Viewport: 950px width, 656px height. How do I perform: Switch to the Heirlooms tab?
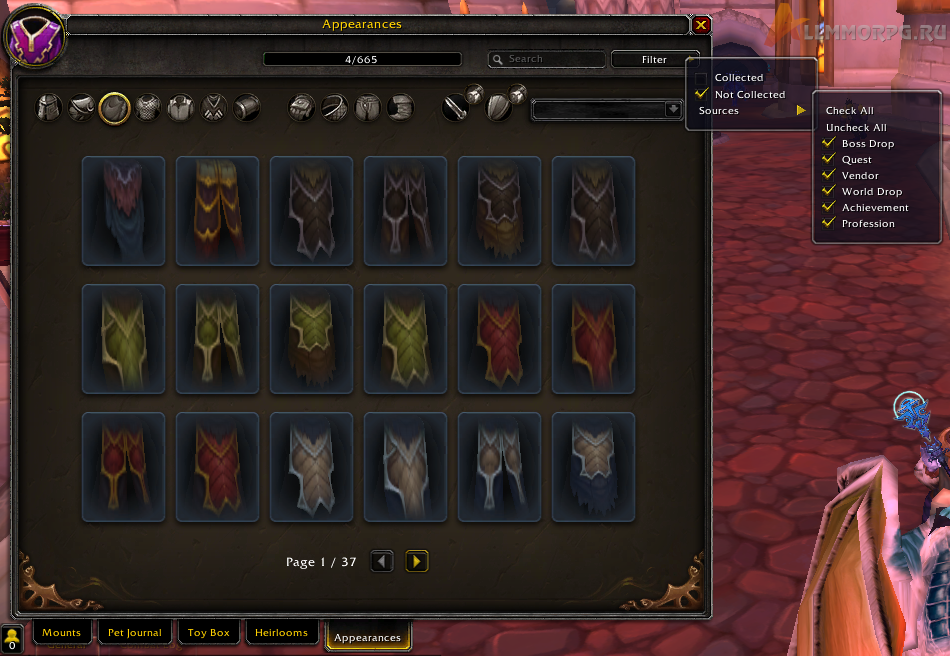tap(284, 633)
